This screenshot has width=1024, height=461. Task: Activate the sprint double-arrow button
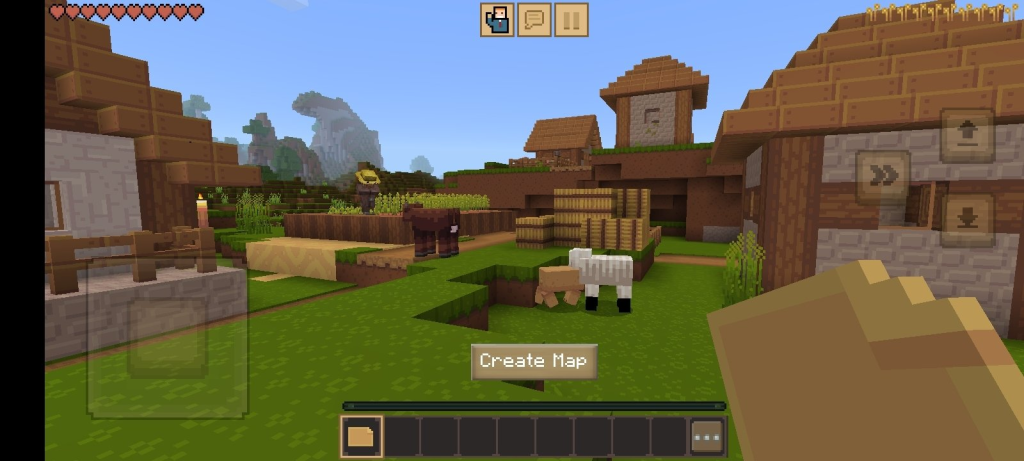tap(883, 177)
